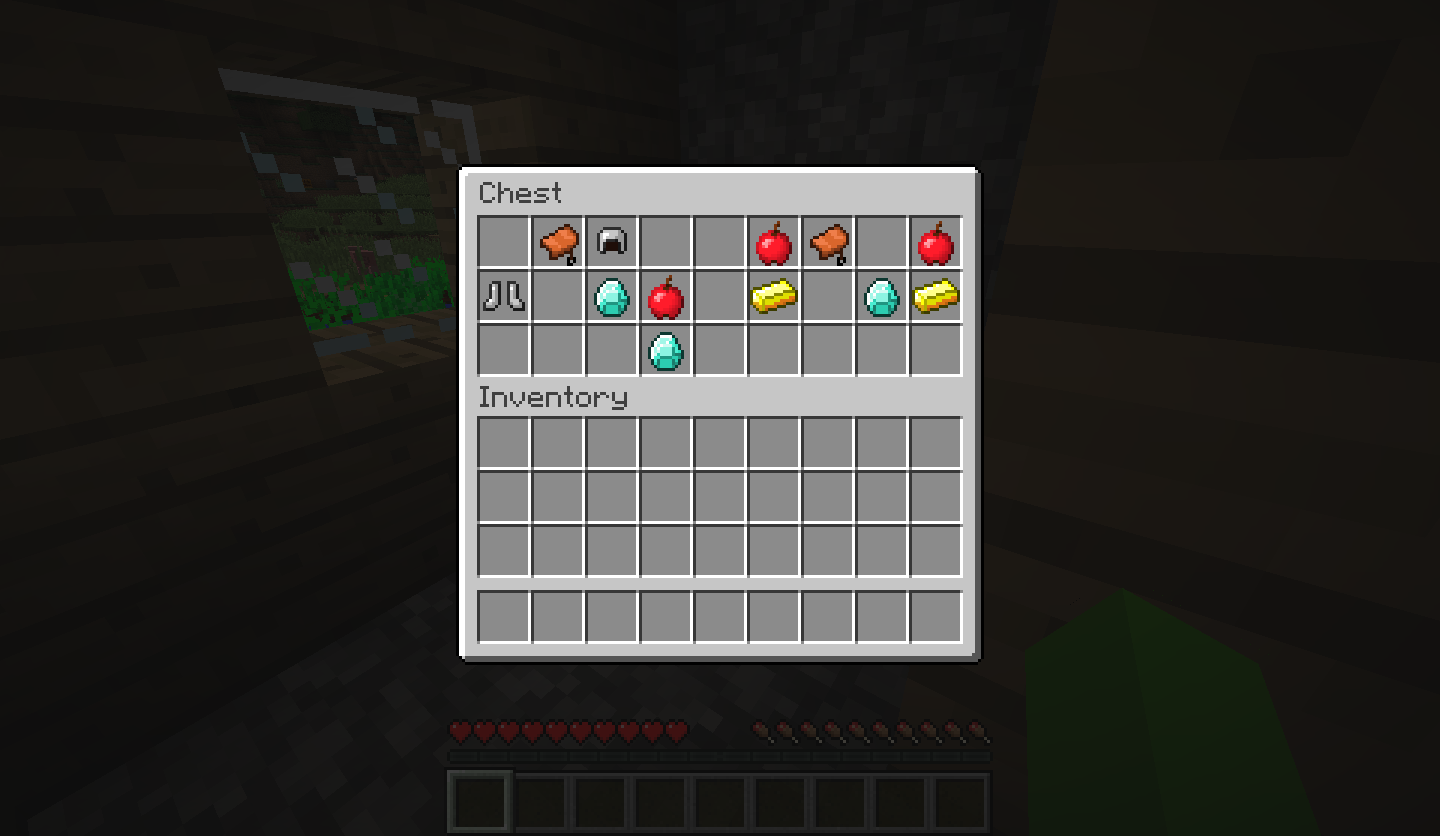Grab the diamond in the bottom chest row
This screenshot has height=836, width=1440.
tap(666, 349)
